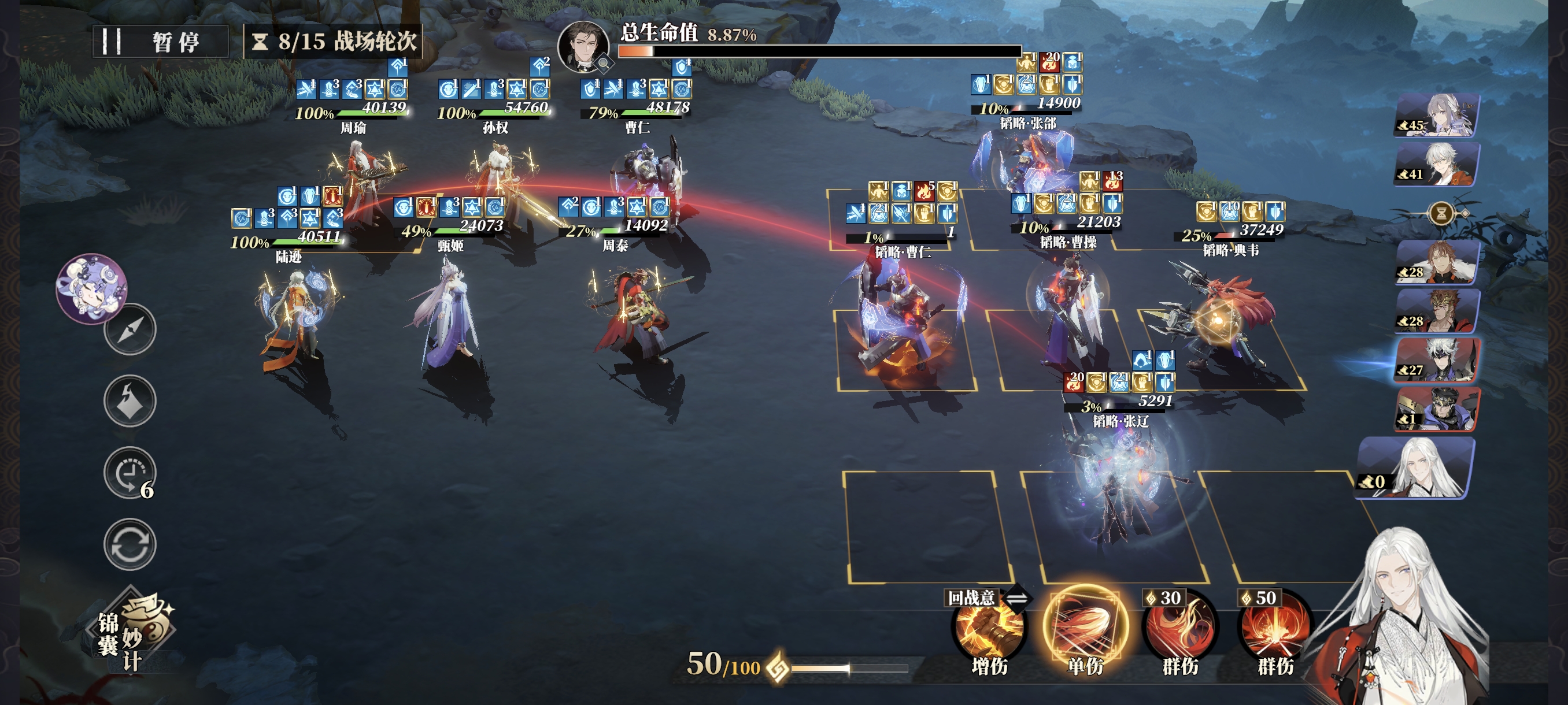This screenshot has width=1568, height=705.
Task: Pause the battle with 暂停
Action: [160, 42]
